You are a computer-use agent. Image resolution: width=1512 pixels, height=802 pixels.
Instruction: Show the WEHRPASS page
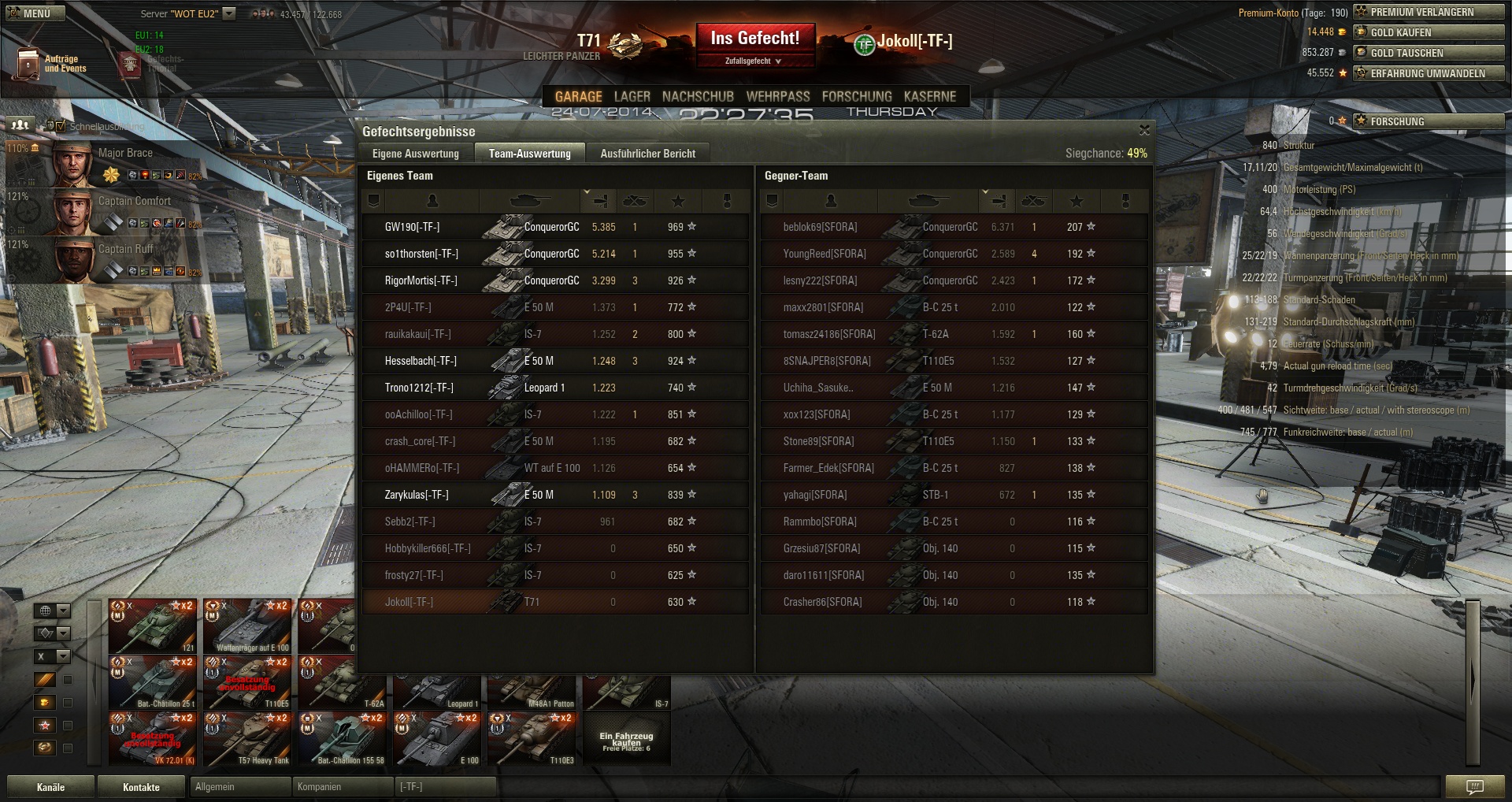[x=777, y=96]
